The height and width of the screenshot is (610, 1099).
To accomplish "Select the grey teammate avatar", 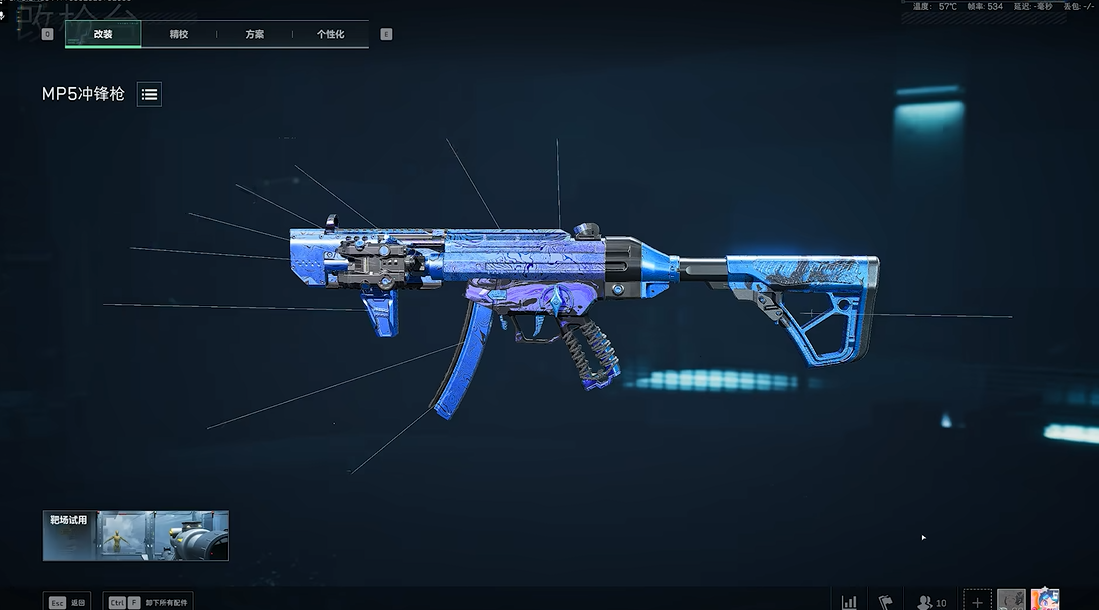I will point(1011,600).
